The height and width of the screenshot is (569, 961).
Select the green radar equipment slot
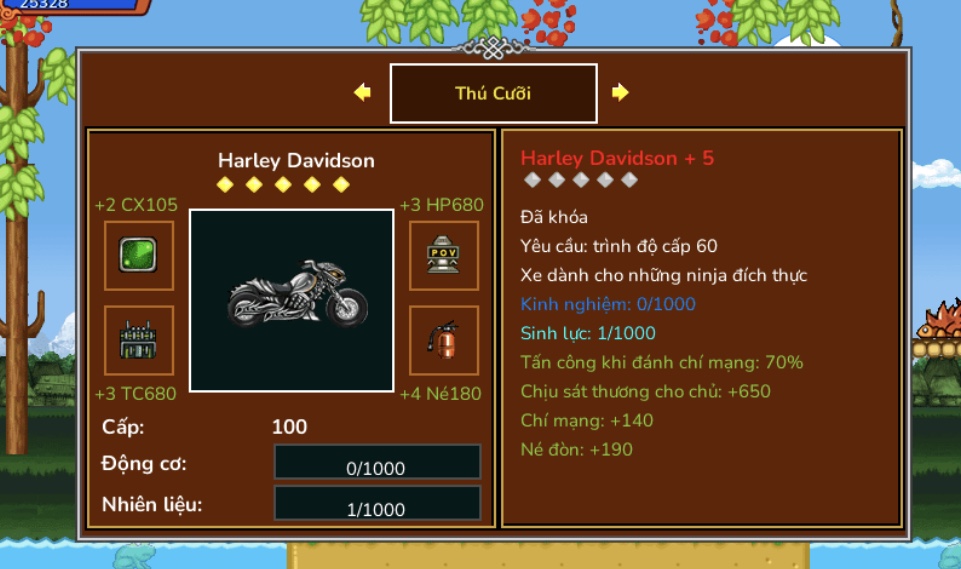pos(139,255)
